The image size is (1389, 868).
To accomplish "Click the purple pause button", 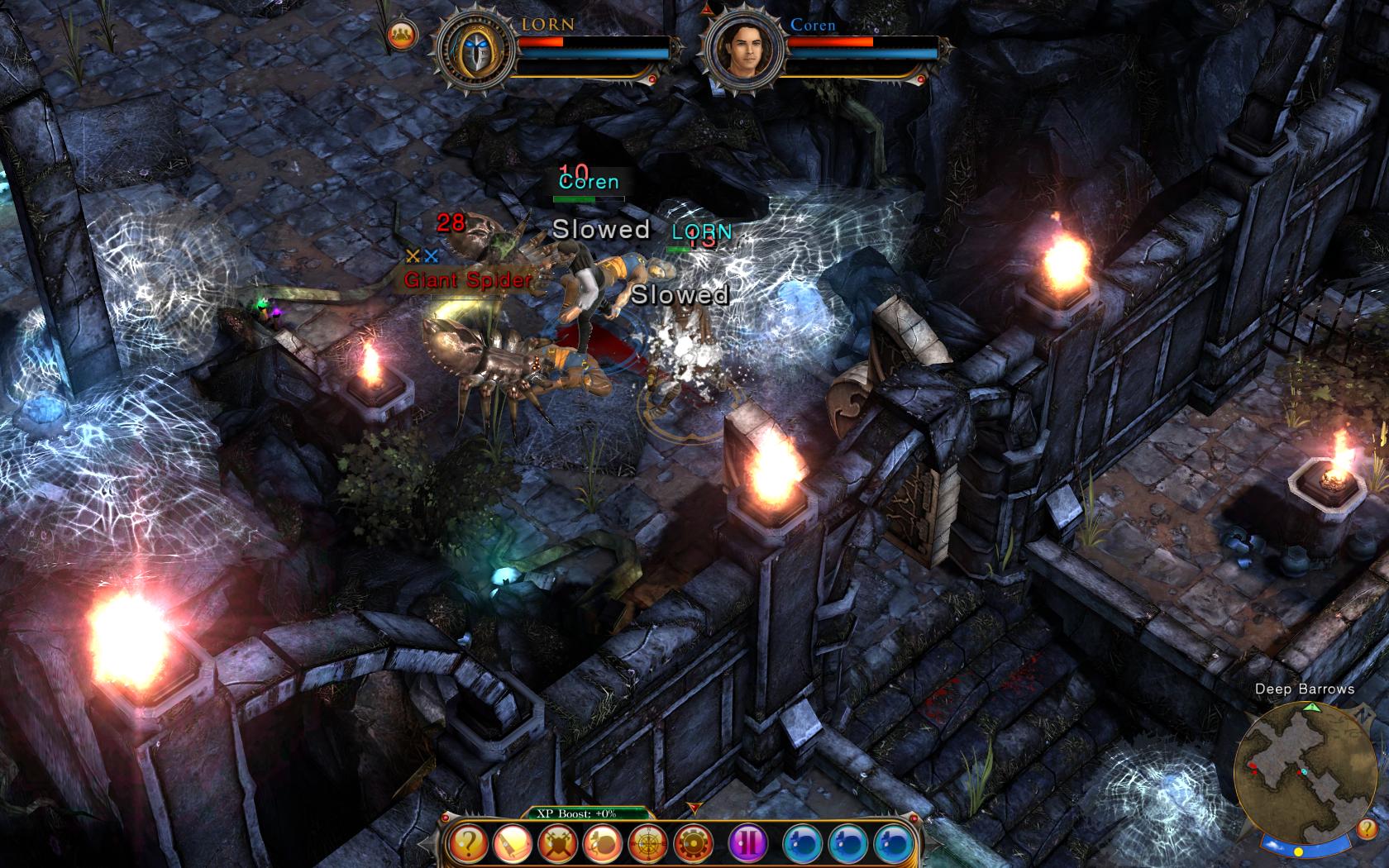I will [x=749, y=844].
